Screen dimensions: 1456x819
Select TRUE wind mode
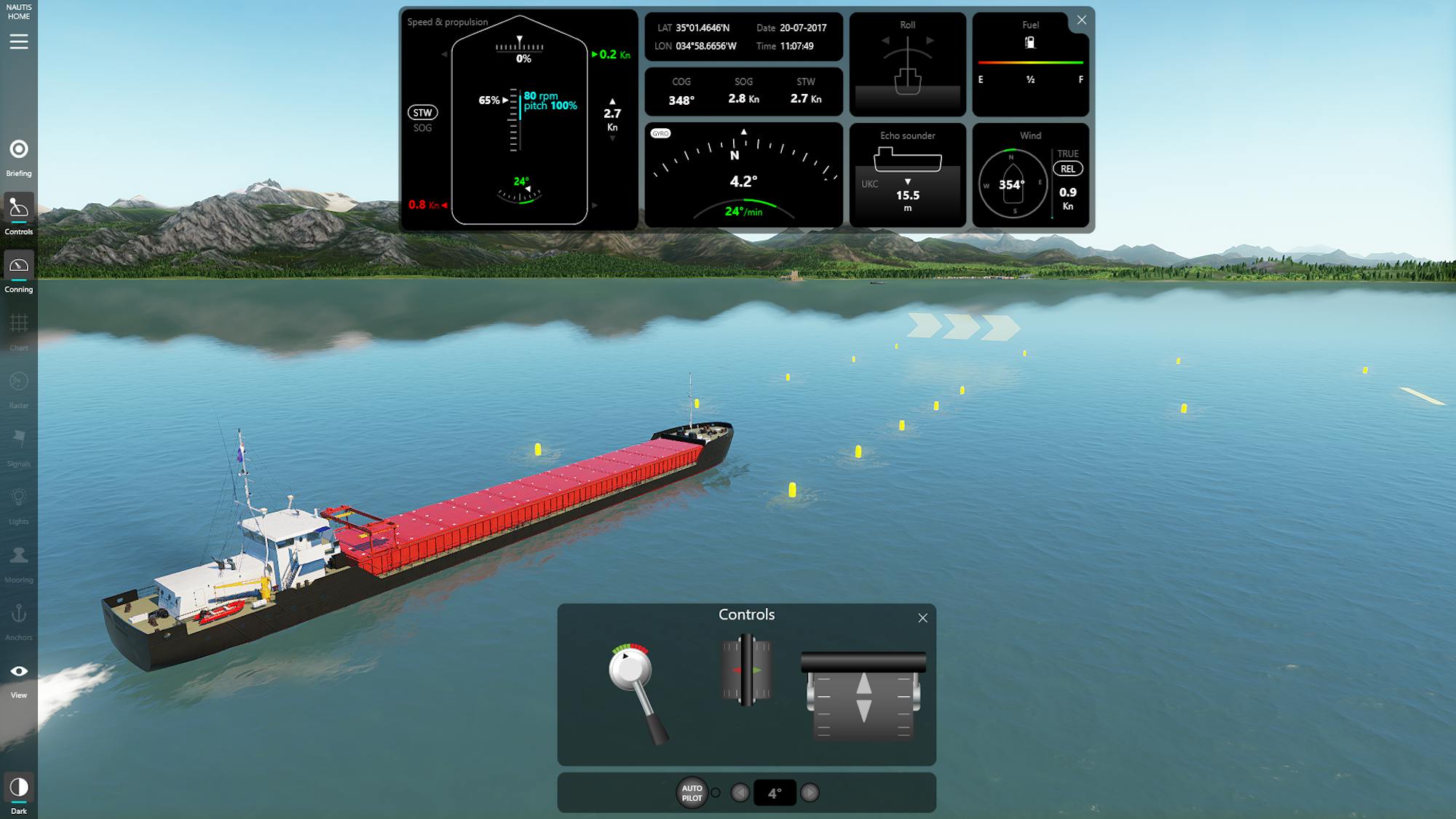coord(1067,154)
